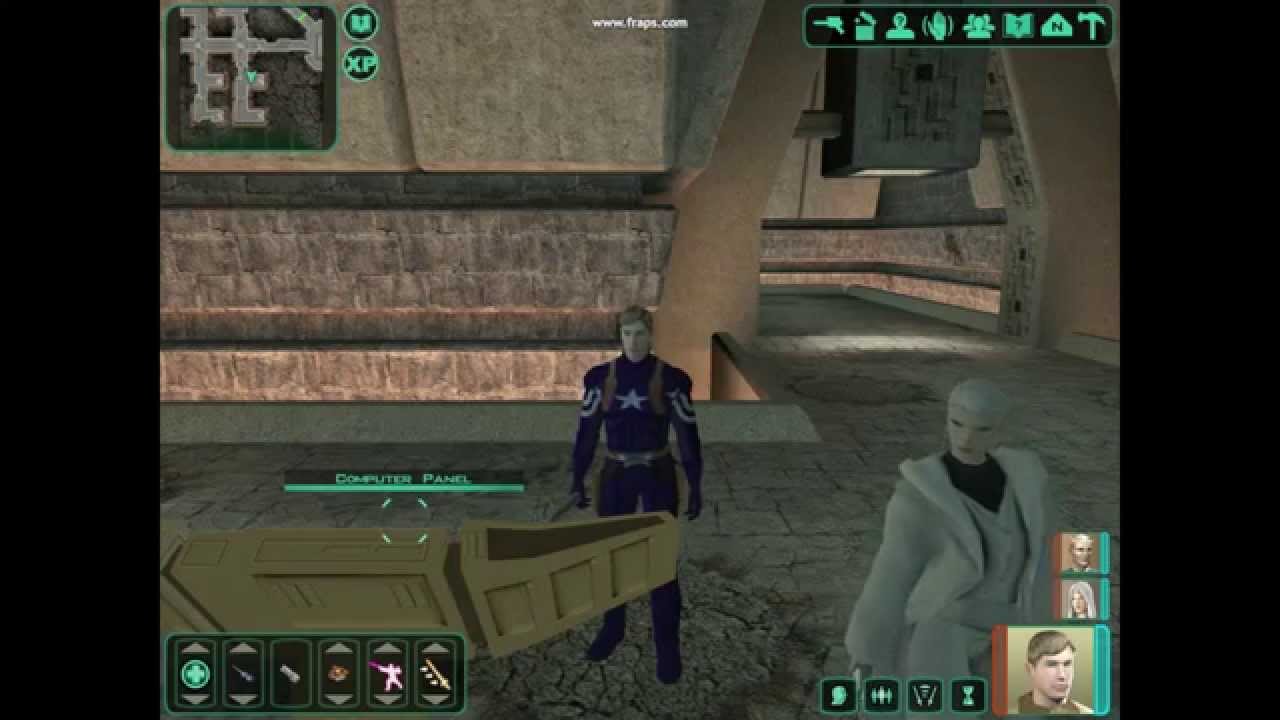Click the level-up U button near minimap
Viewport: 1280px width, 720px height.
pyautogui.click(x=360, y=22)
